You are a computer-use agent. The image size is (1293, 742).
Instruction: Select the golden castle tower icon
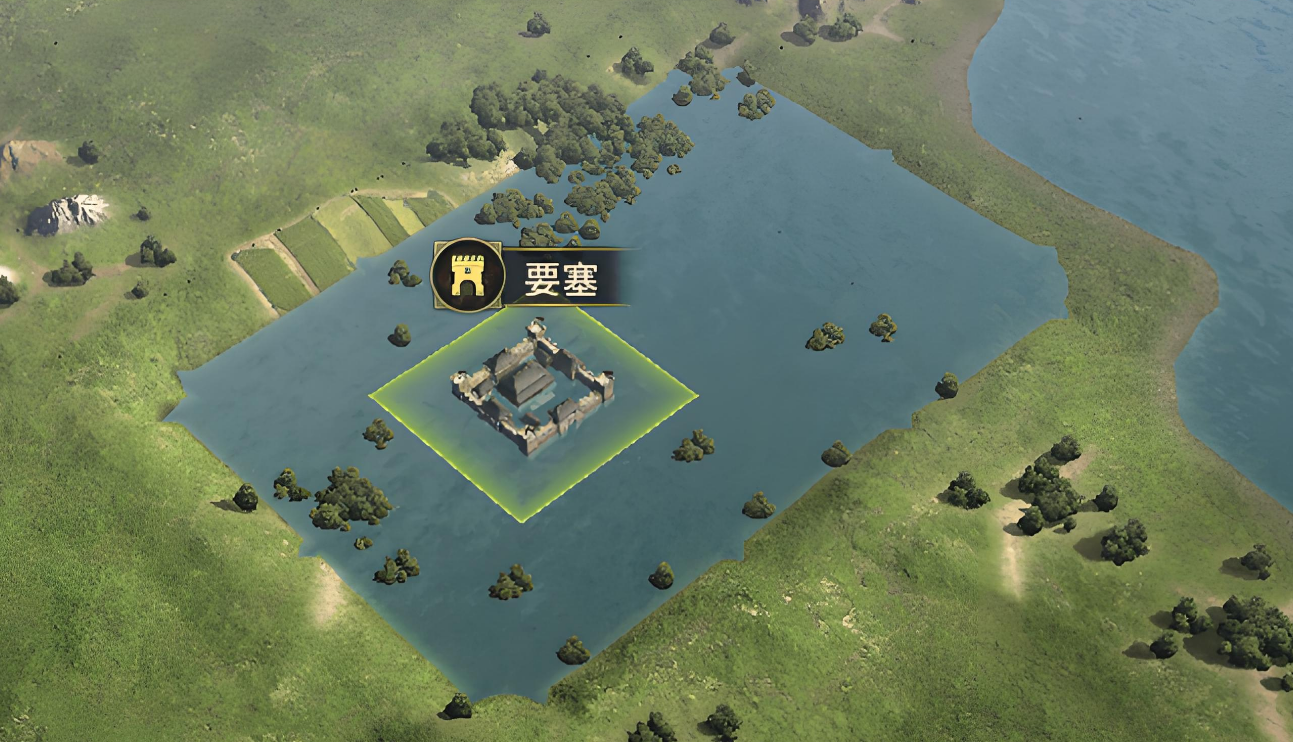[x=466, y=276]
